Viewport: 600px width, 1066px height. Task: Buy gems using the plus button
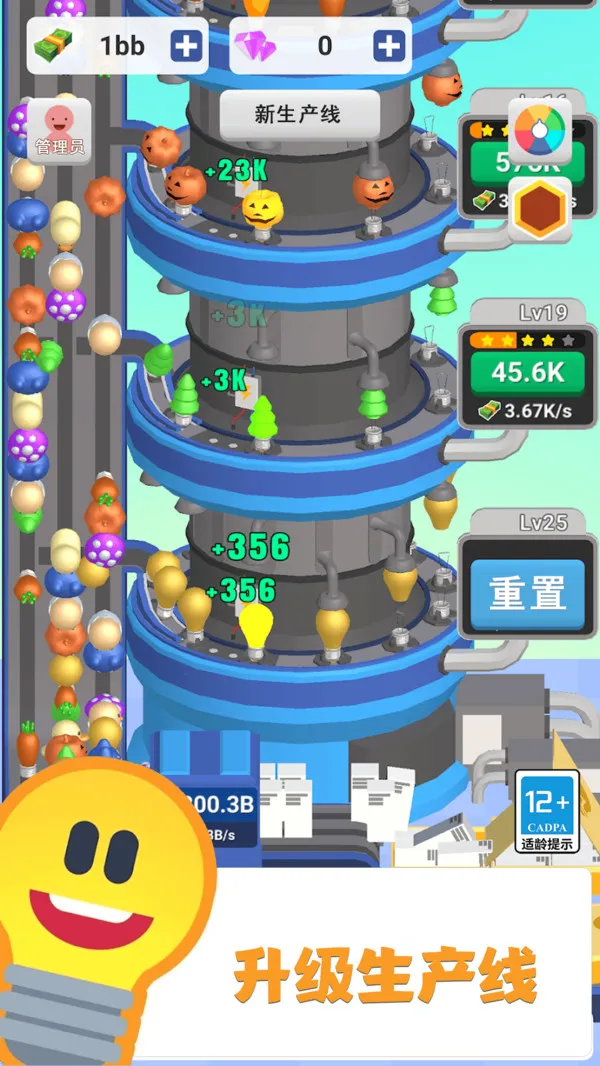coord(389,45)
